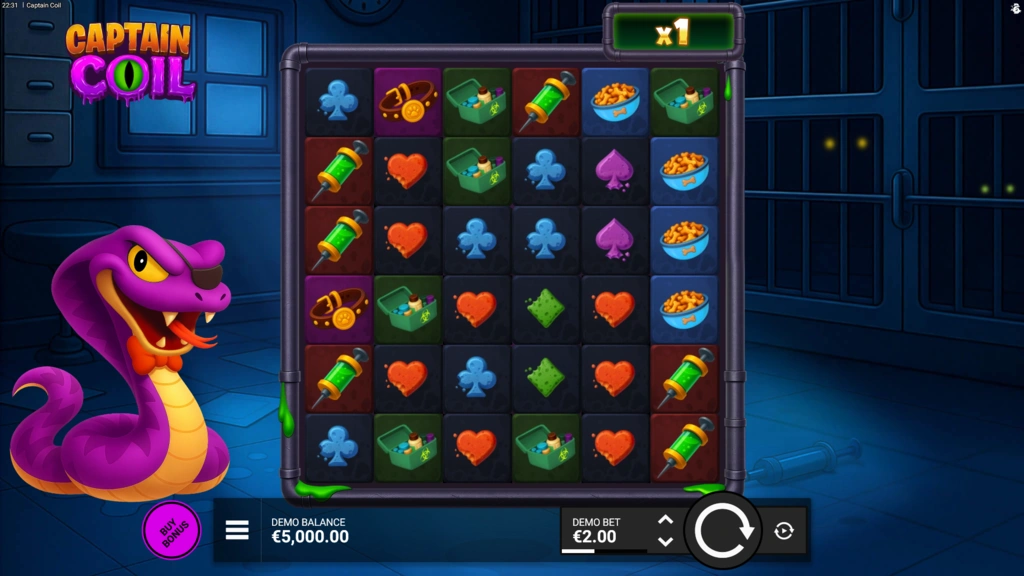
Task: Open the Buy Bonus feature
Action: point(171,530)
